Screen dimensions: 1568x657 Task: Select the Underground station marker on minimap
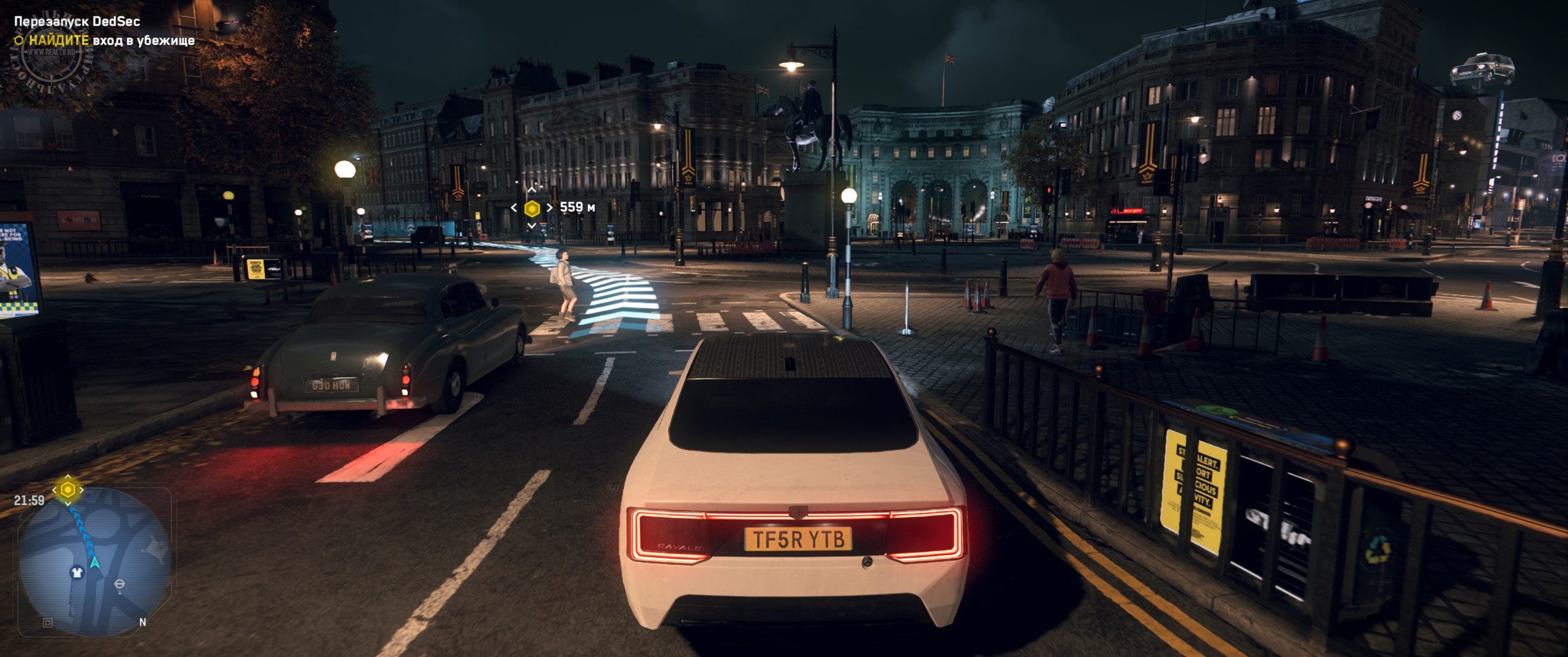click(x=119, y=585)
